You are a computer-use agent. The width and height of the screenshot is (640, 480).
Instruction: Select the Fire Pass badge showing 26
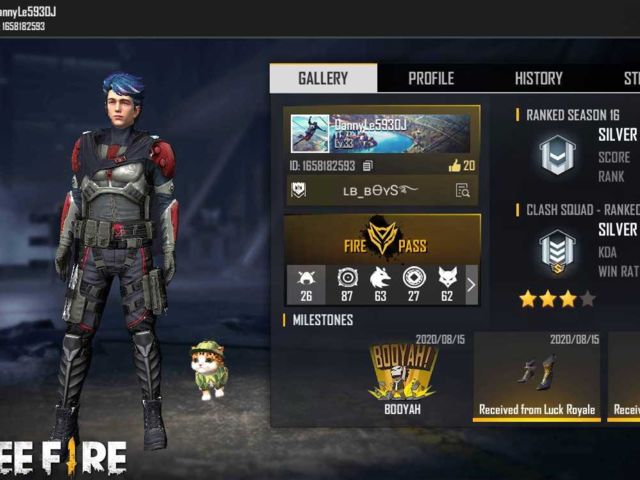click(x=305, y=284)
